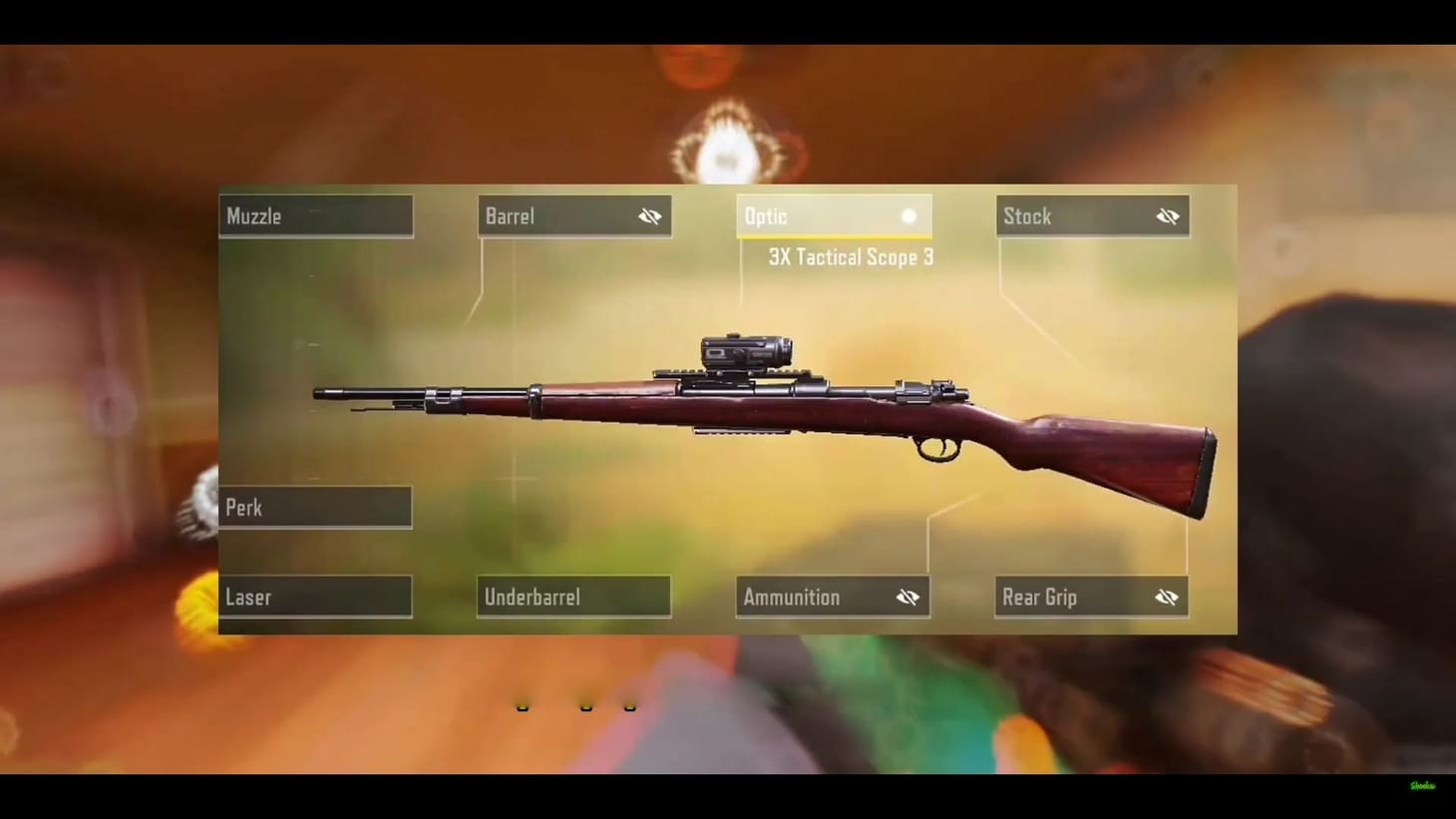
Task: Select the 3X Tactical Scope 3 label
Action: click(849, 257)
